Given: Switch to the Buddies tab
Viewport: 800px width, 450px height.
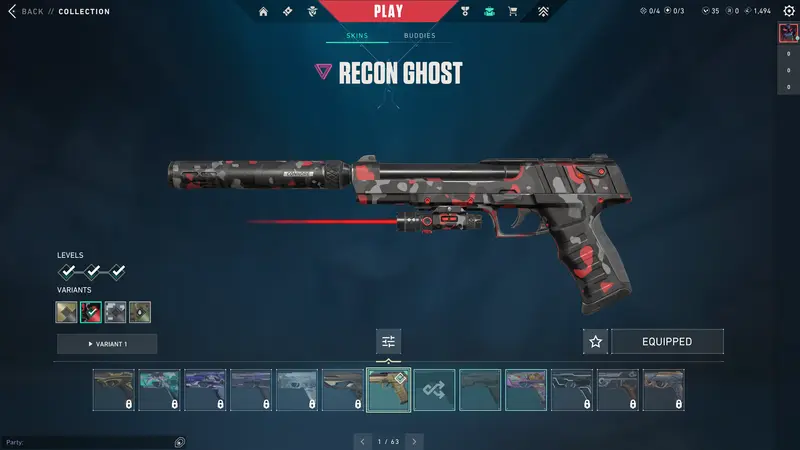Looking at the screenshot, I should (x=419, y=36).
